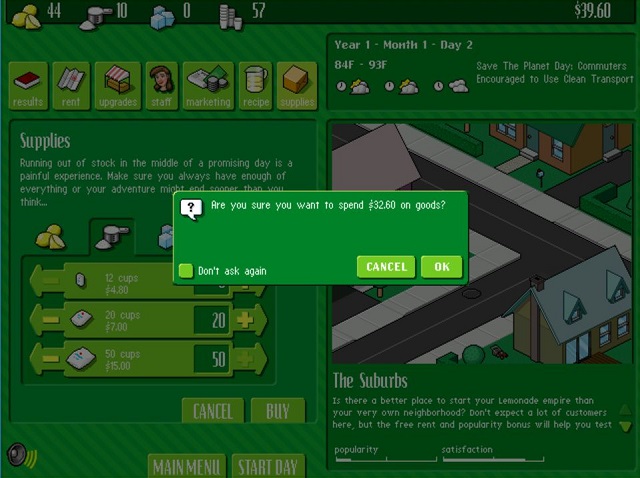Begin the day with Start Day
640x478 pixels.
267,467
